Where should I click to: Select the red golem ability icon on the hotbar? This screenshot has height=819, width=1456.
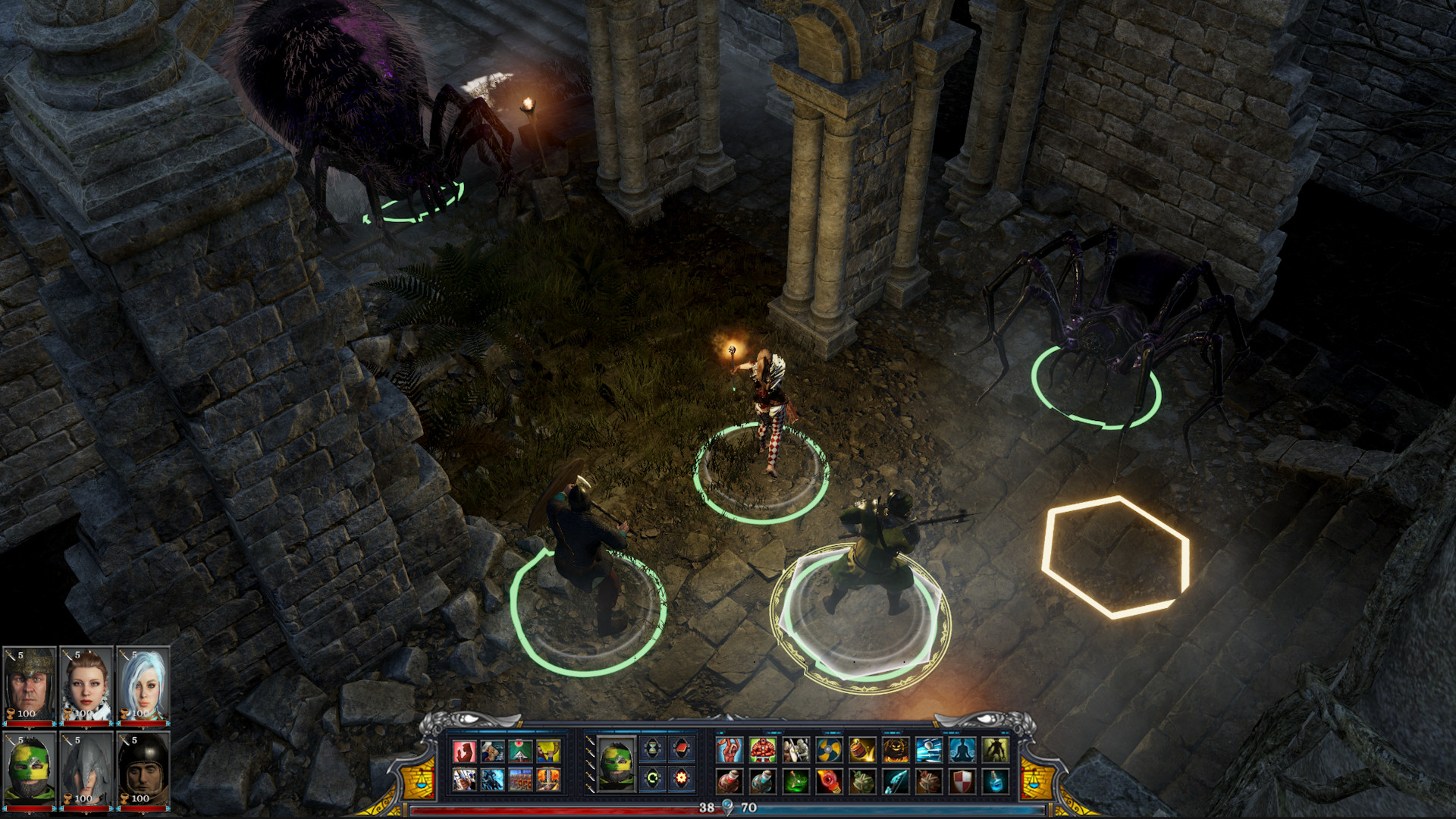(x=762, y=750)
